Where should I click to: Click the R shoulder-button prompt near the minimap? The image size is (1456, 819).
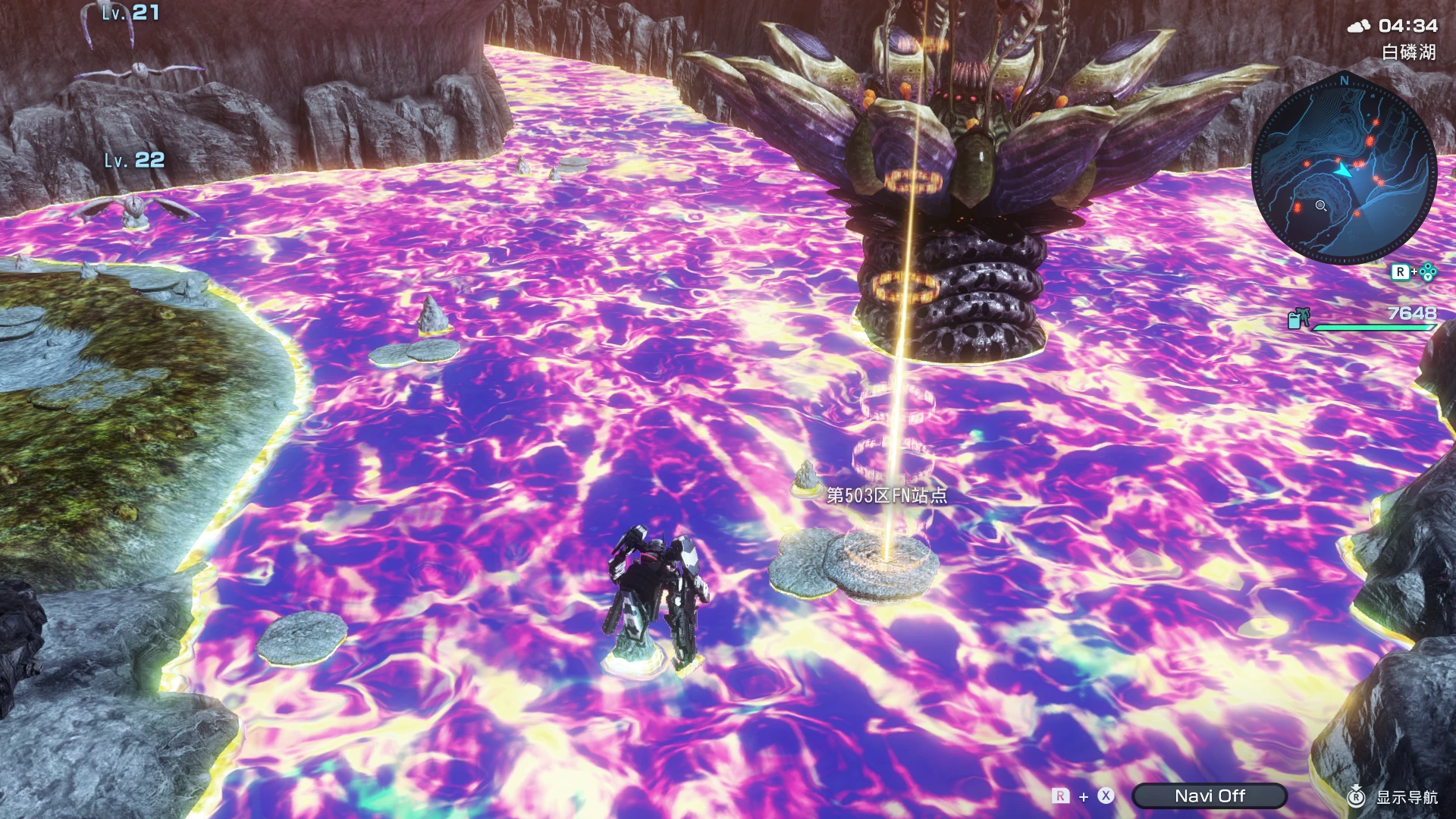(1401, 270)
